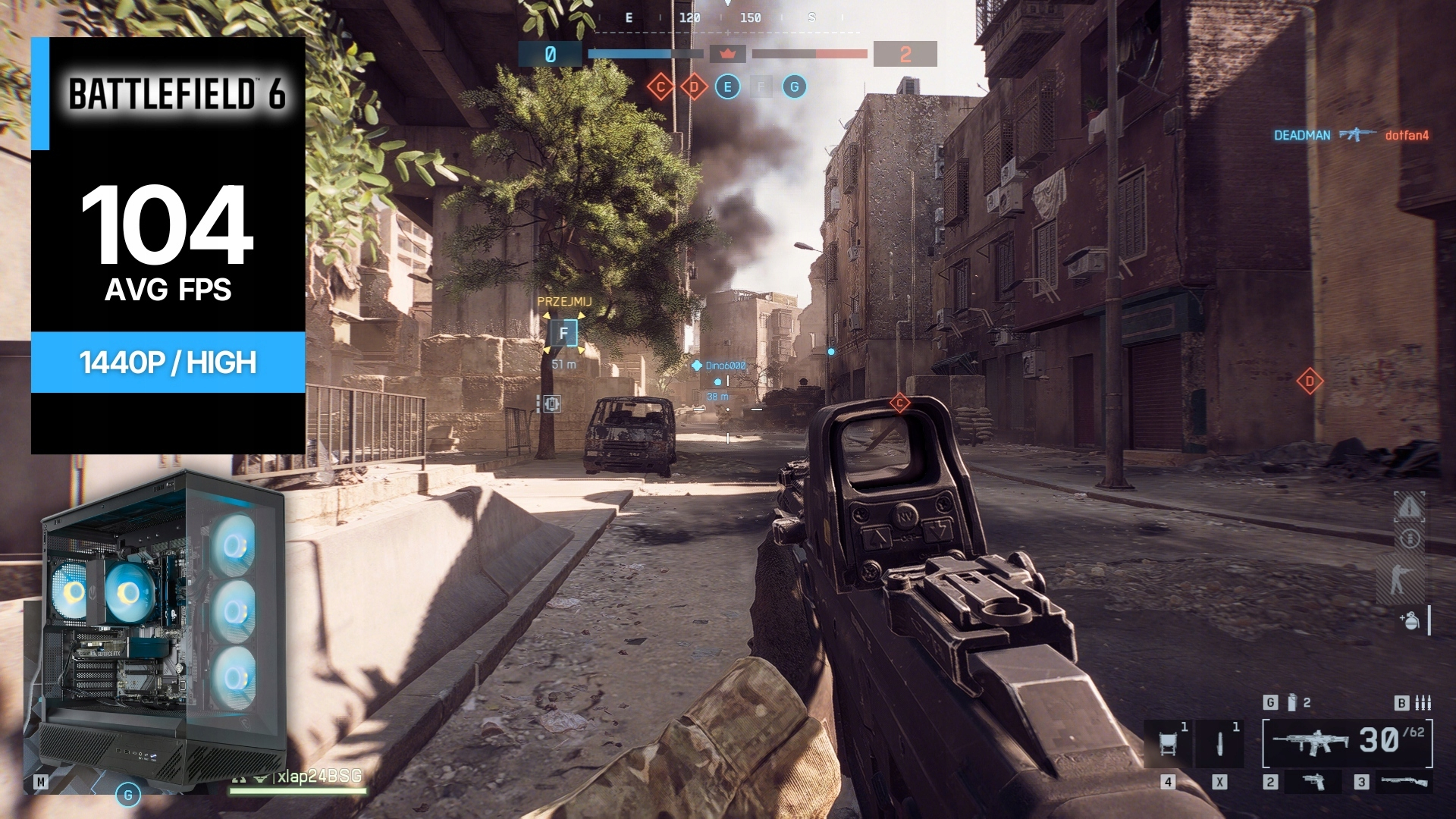Choose the smoke grenade canister icon
This screenshot has height=819, width=1456.
point(1292,703)
